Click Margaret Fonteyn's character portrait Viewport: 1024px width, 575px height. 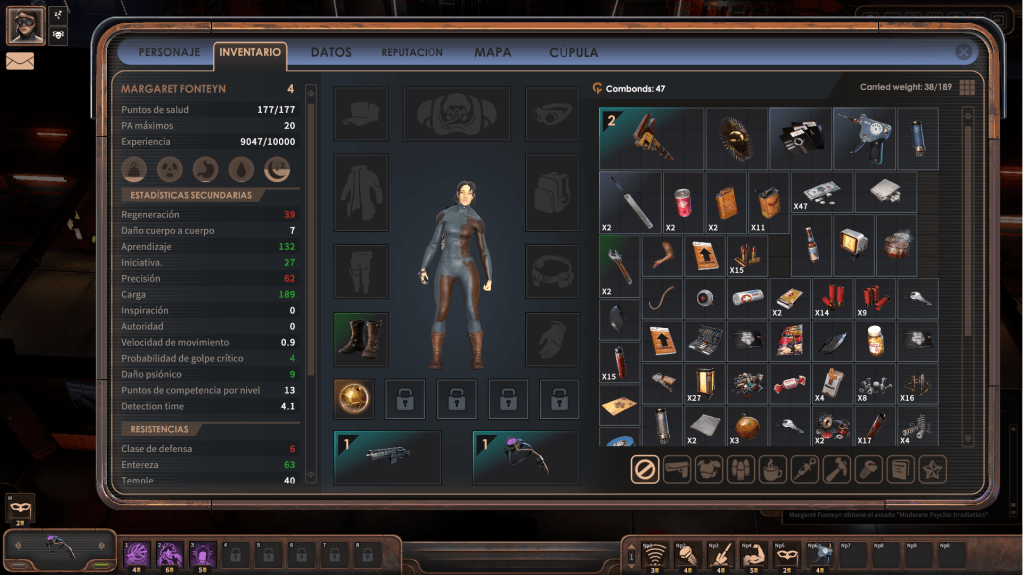click(25, 24)
